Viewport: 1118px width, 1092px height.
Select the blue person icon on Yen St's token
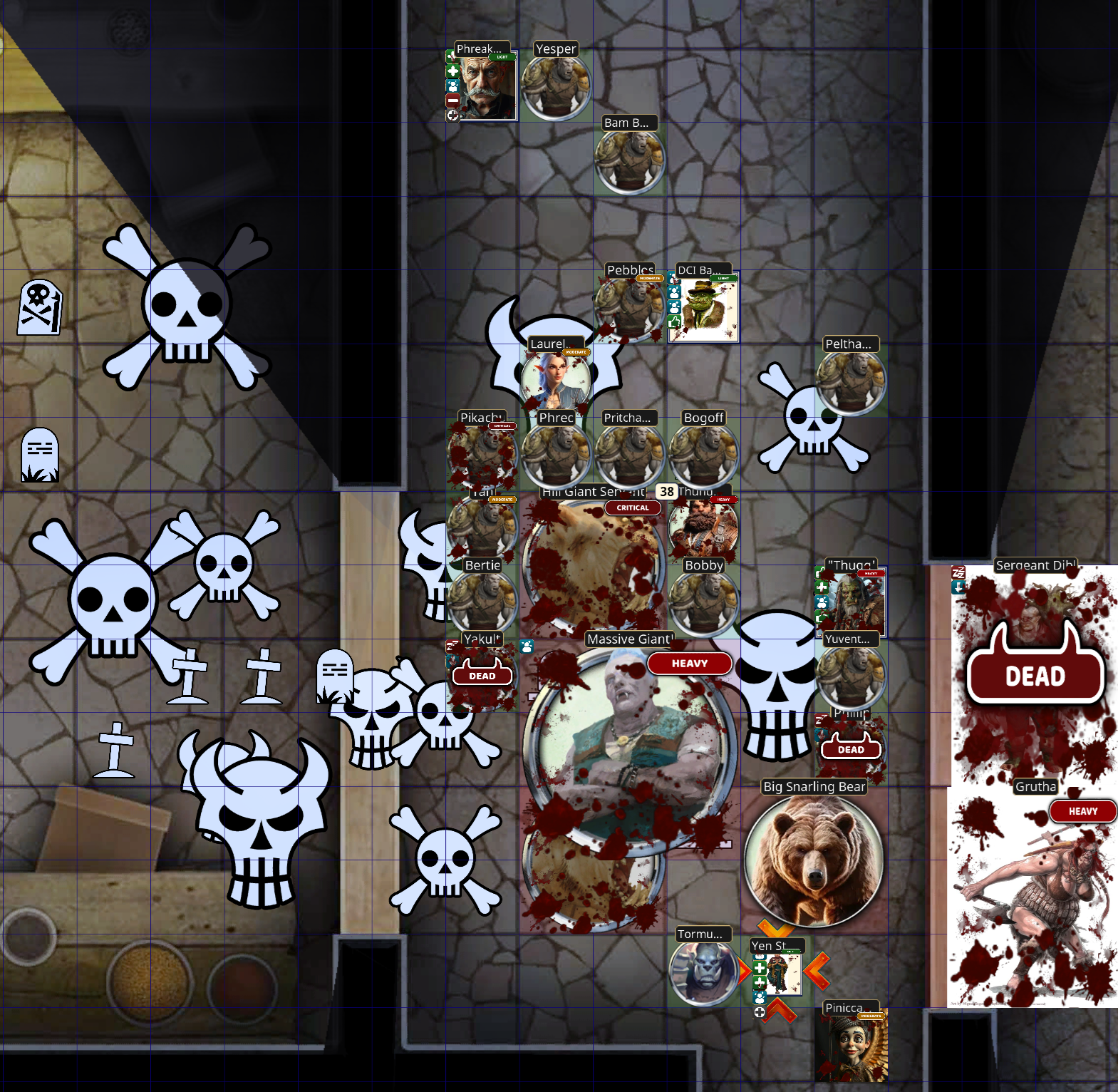coord(760,998)
